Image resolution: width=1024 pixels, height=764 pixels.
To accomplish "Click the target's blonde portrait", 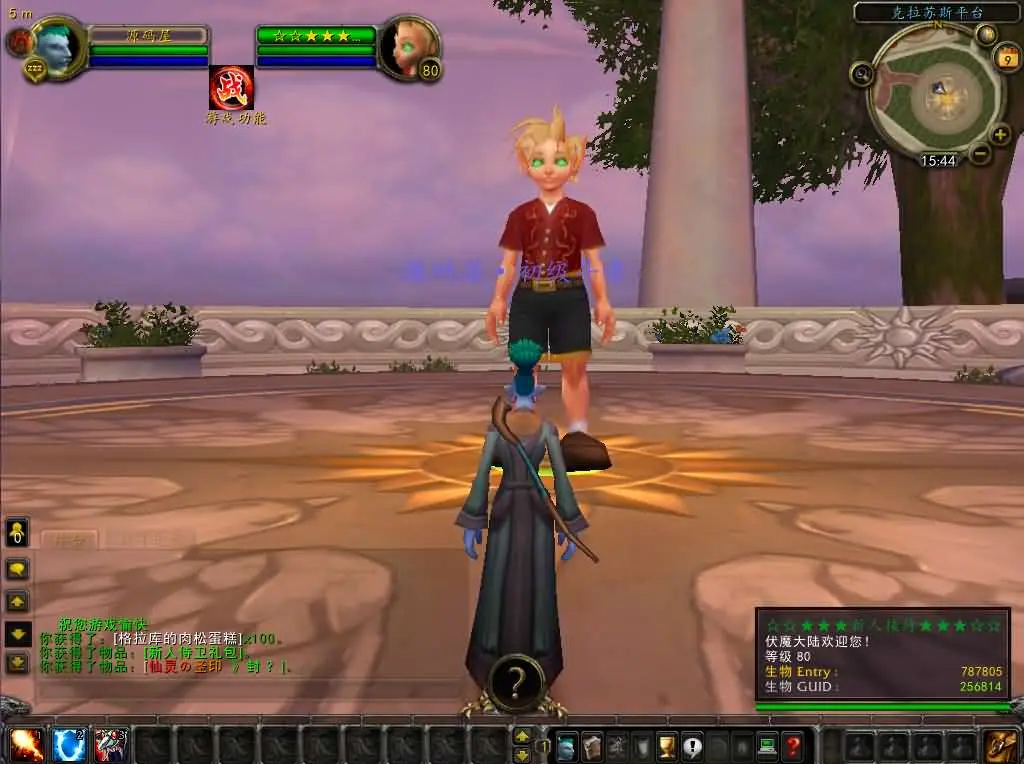I will [x=409, y=46].
